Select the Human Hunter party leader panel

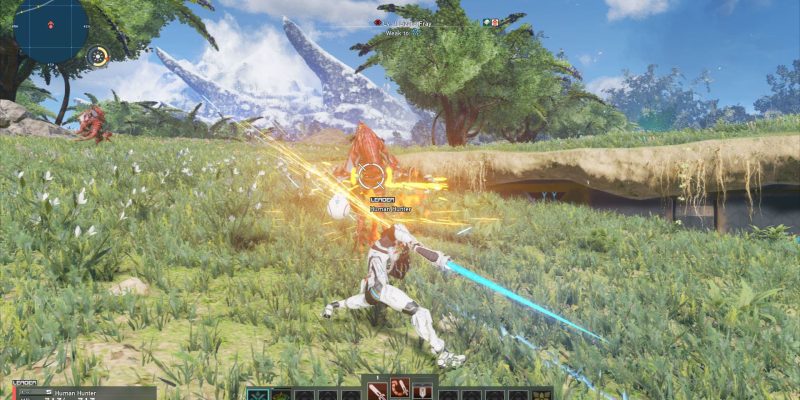click(78, 392)
